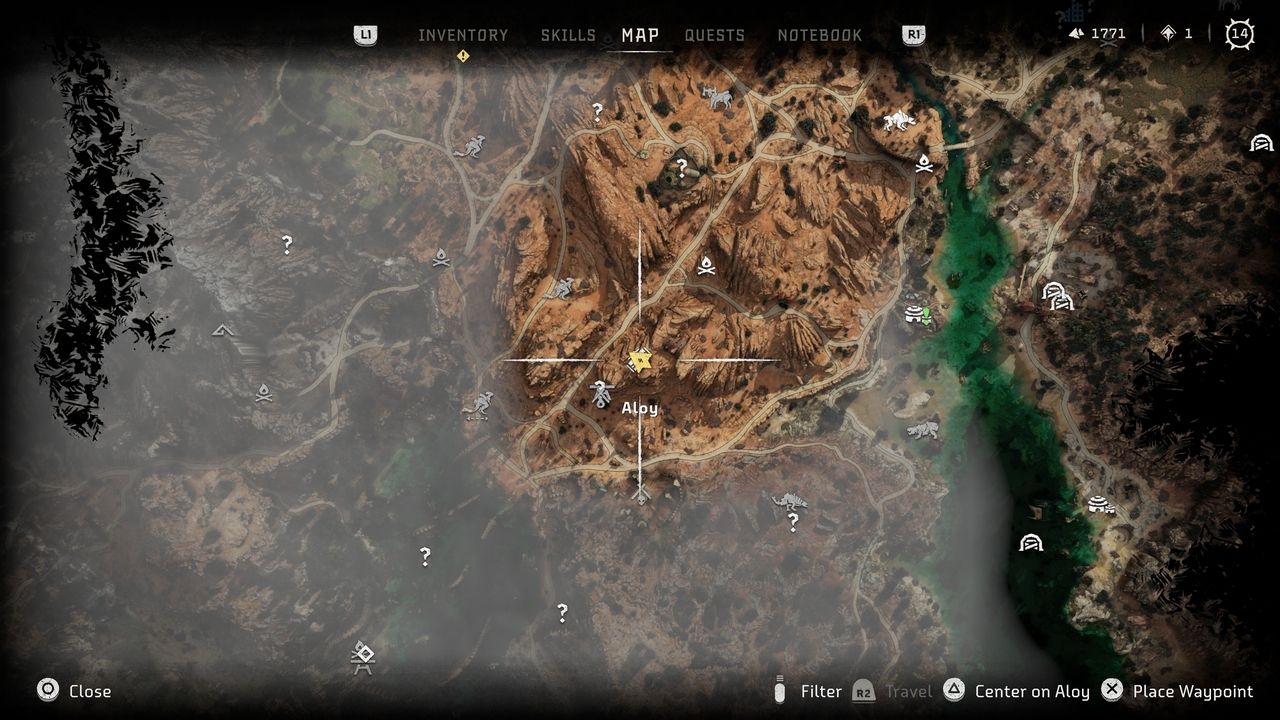The width and height of the screenshot is (1280, 720).
Task: Select the question mark on the ruins
Action: point(682,167)
